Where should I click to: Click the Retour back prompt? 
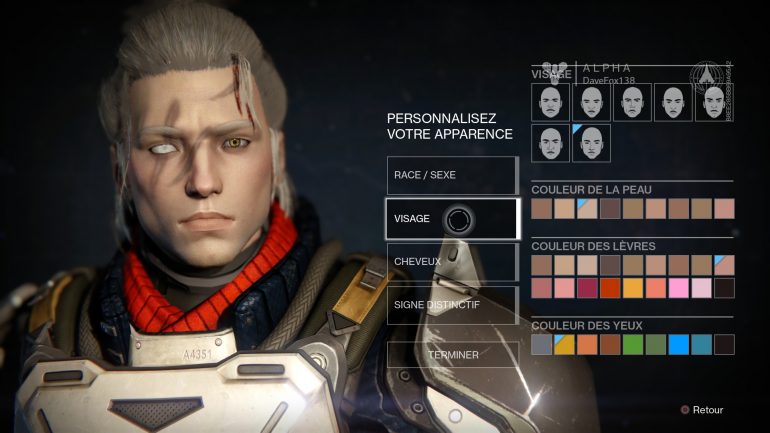(x=702, y=409)
